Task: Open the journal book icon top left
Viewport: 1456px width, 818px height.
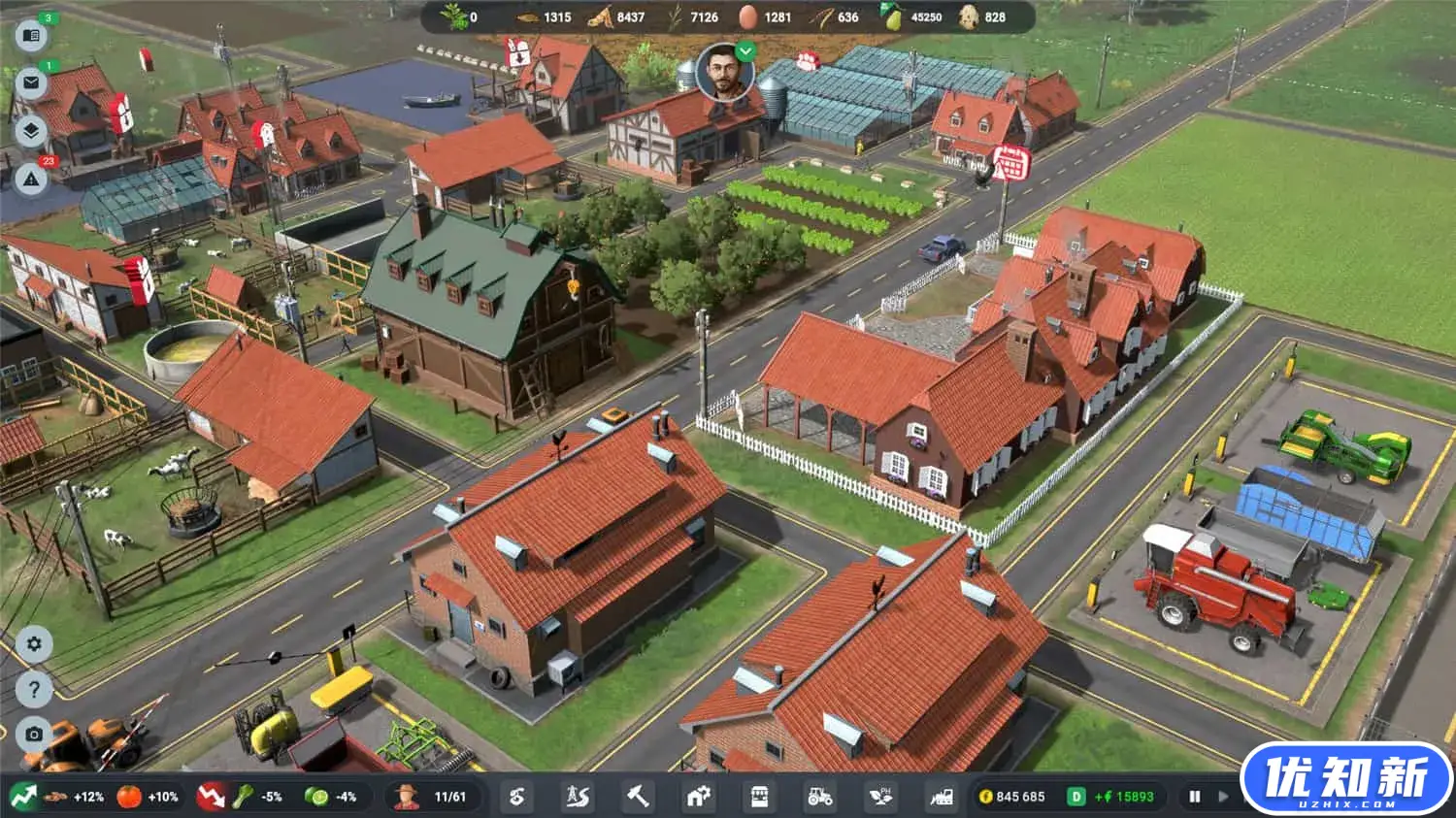Action: pos(32,36)
